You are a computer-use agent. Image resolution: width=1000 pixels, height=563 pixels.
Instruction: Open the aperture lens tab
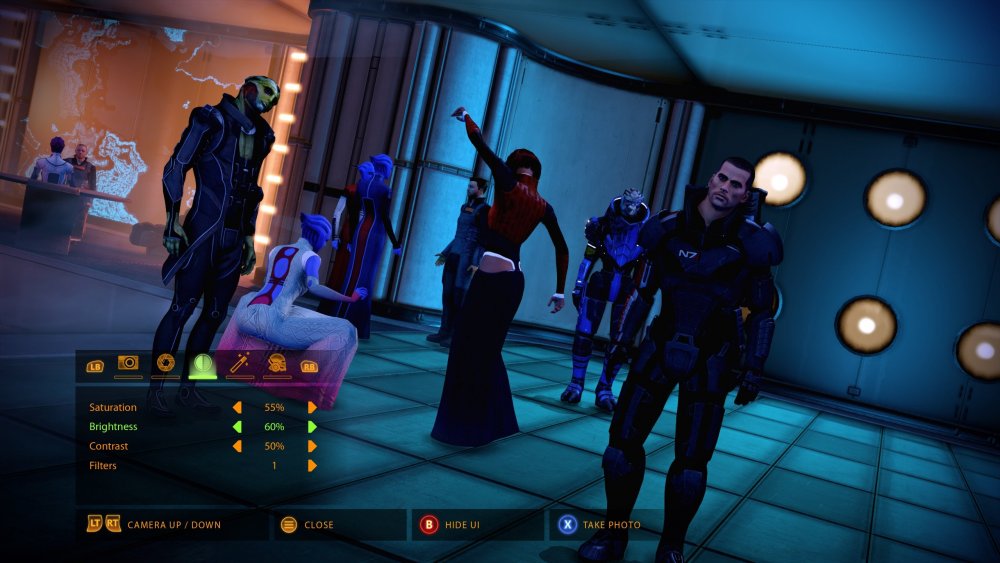pyautogui.click(x=166, y=364)
